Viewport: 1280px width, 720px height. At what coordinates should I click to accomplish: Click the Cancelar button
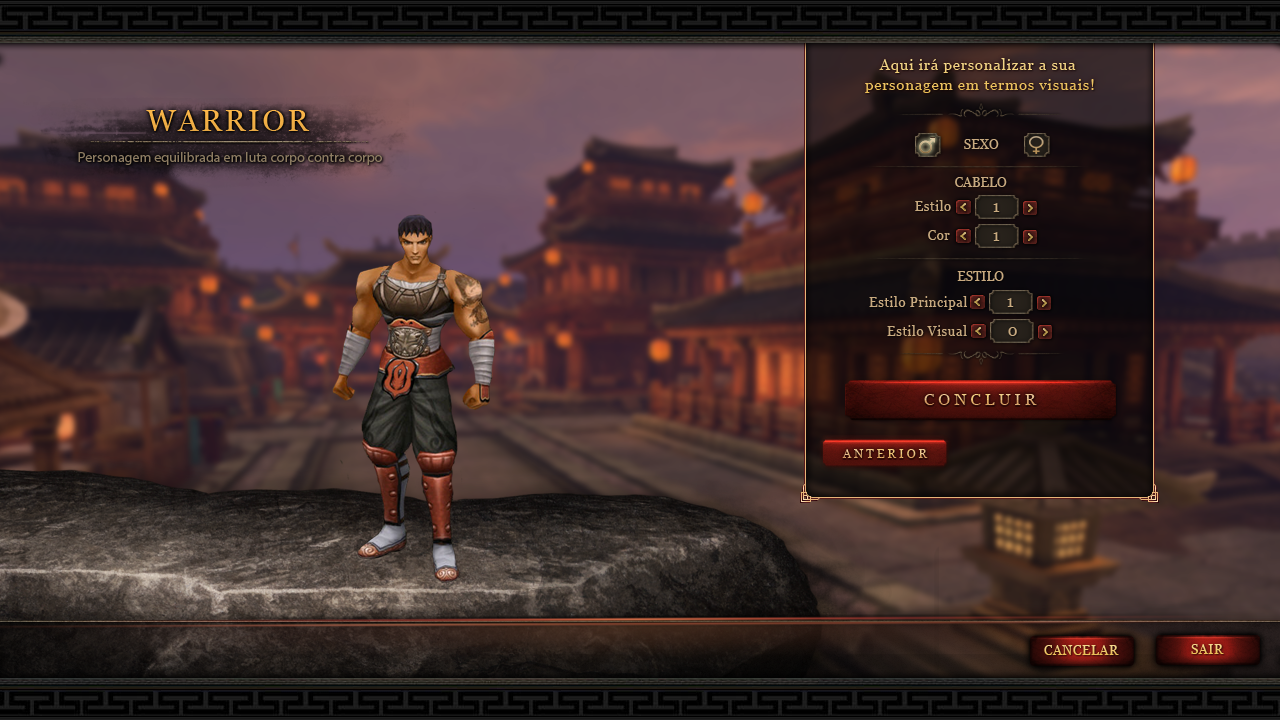pos(1081,650)
